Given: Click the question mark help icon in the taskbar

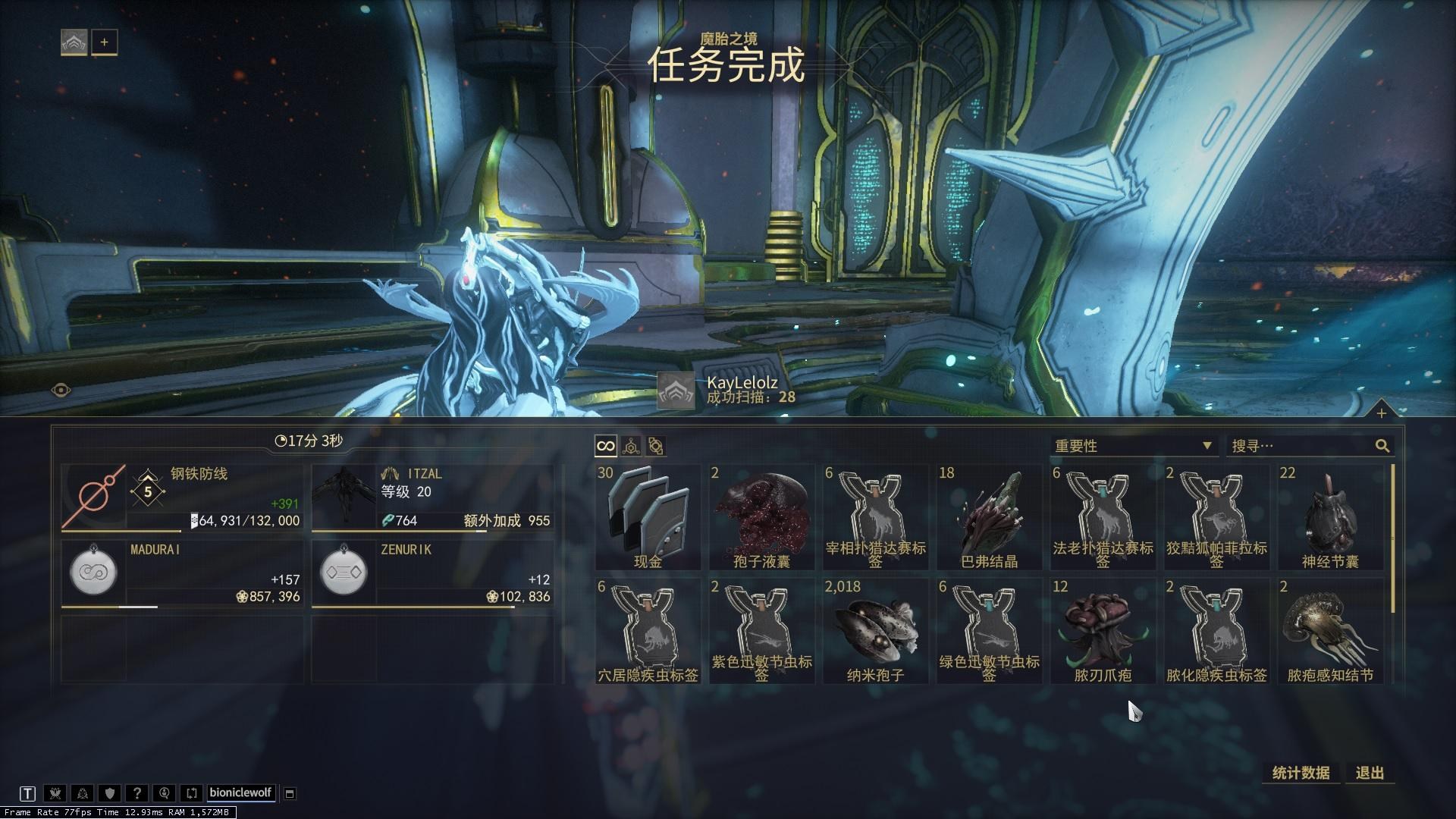Looking at the screenshot, I should pyautogui.click(x=137, y=792).
